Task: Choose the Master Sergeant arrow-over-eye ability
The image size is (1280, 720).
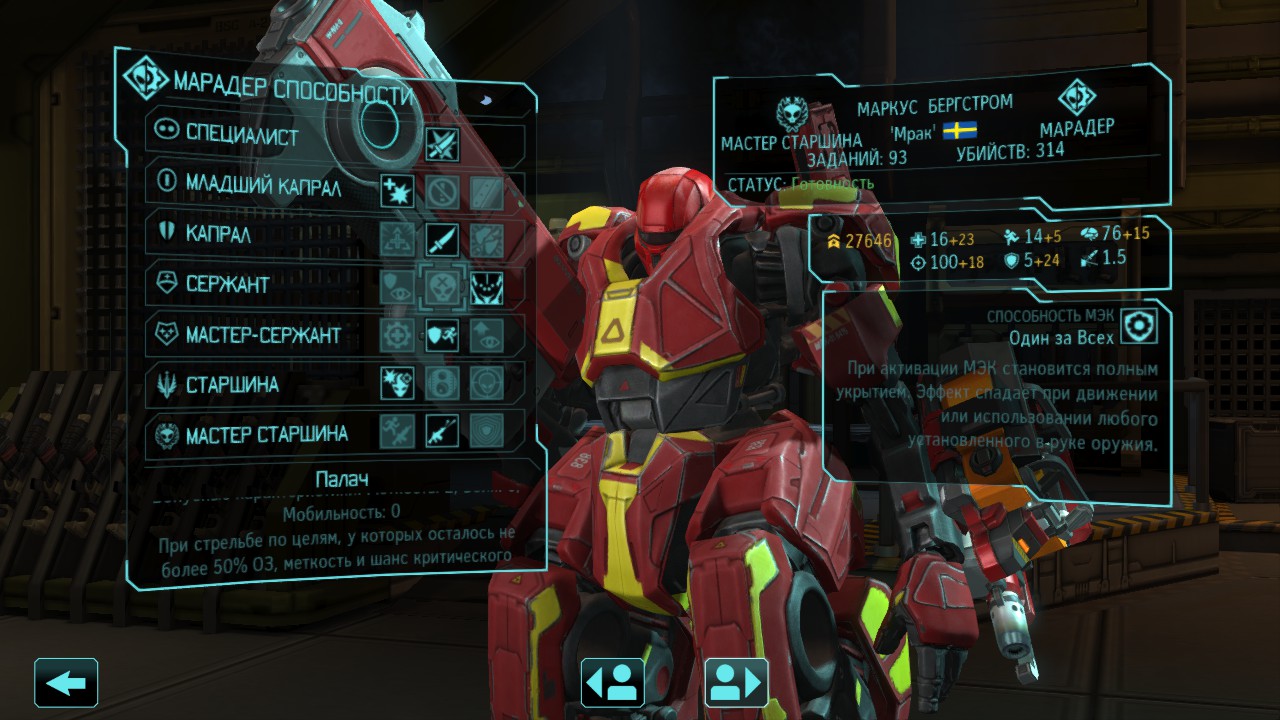Action: tap(486, 336)
